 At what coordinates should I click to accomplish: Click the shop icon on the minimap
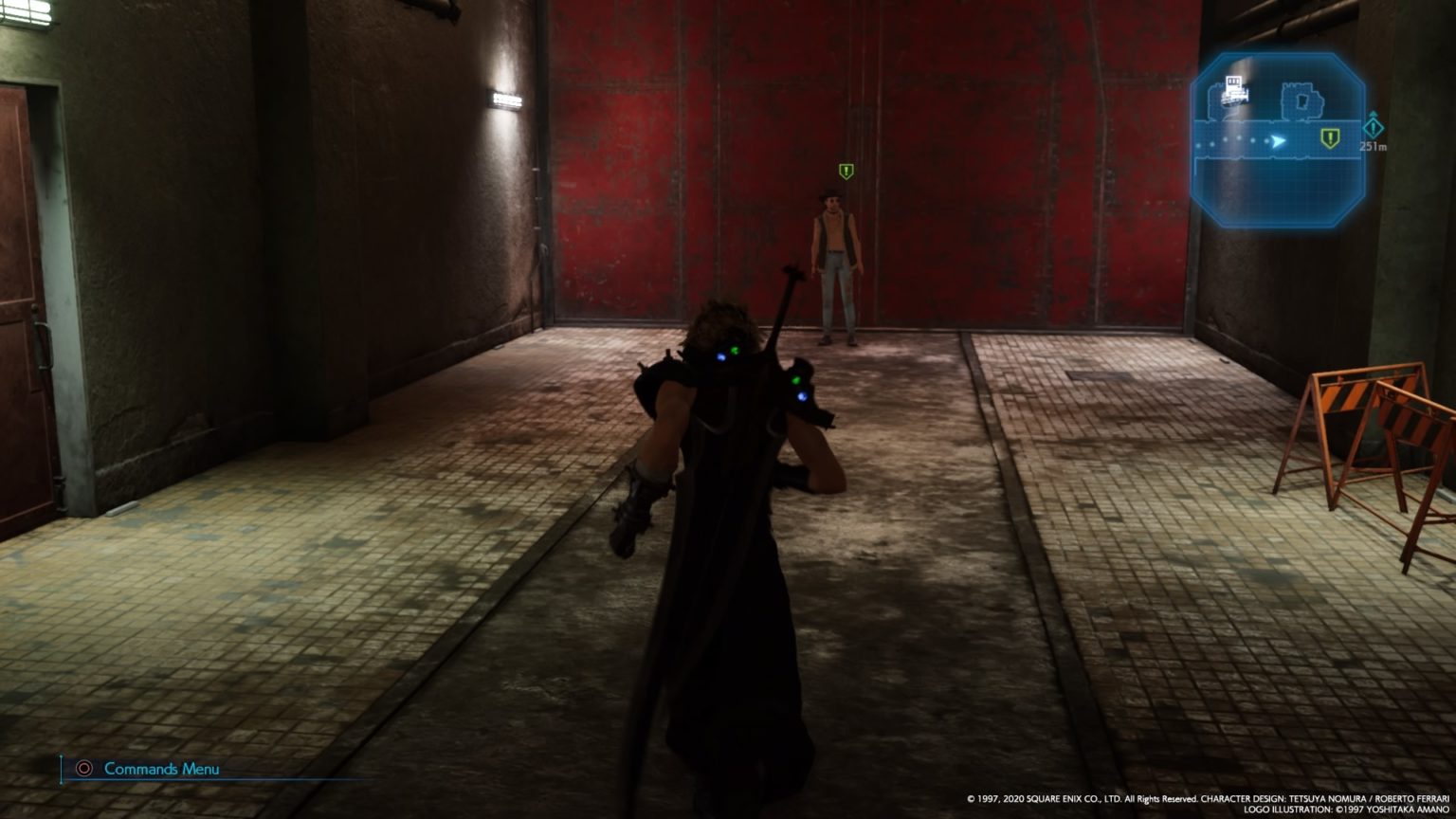tap(1233, 88)
